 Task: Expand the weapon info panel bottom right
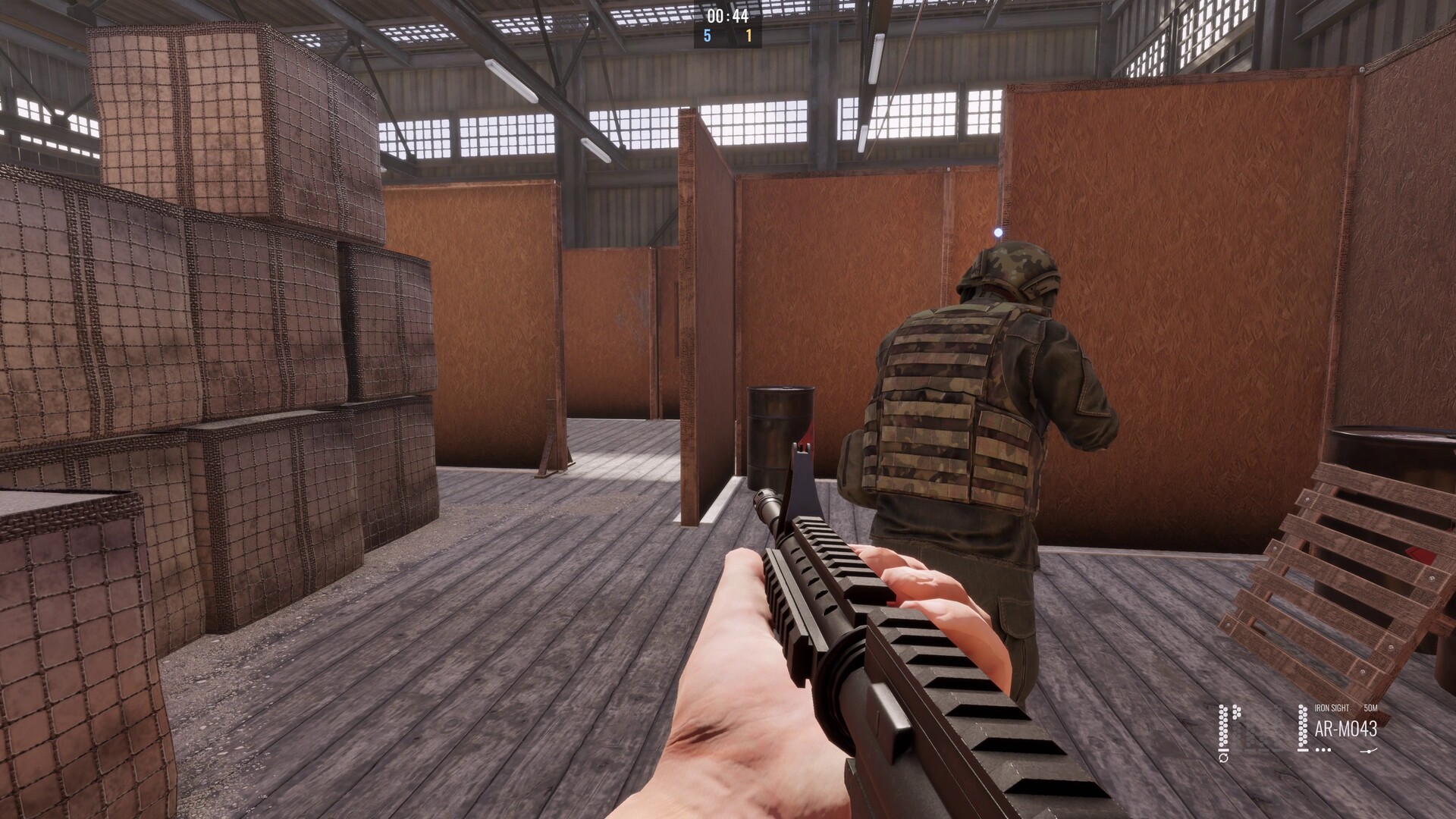click(1346, 728)
